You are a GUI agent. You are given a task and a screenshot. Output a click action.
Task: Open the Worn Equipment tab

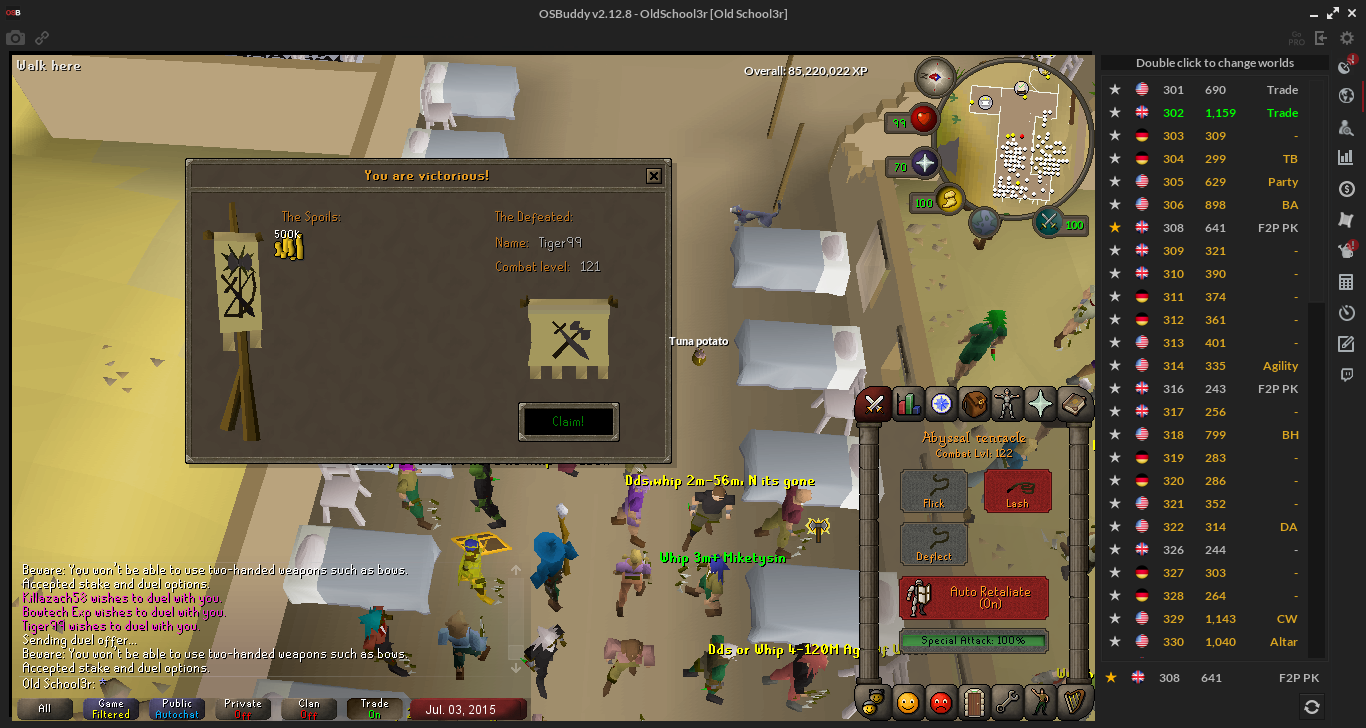(1007, 403)
